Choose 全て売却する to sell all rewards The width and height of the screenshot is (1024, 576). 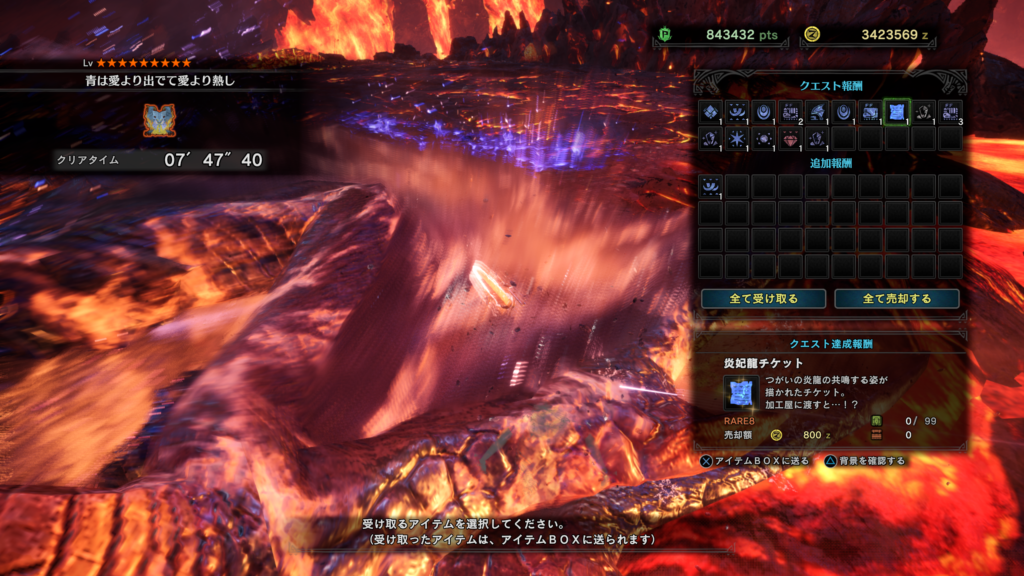(896, 299)
